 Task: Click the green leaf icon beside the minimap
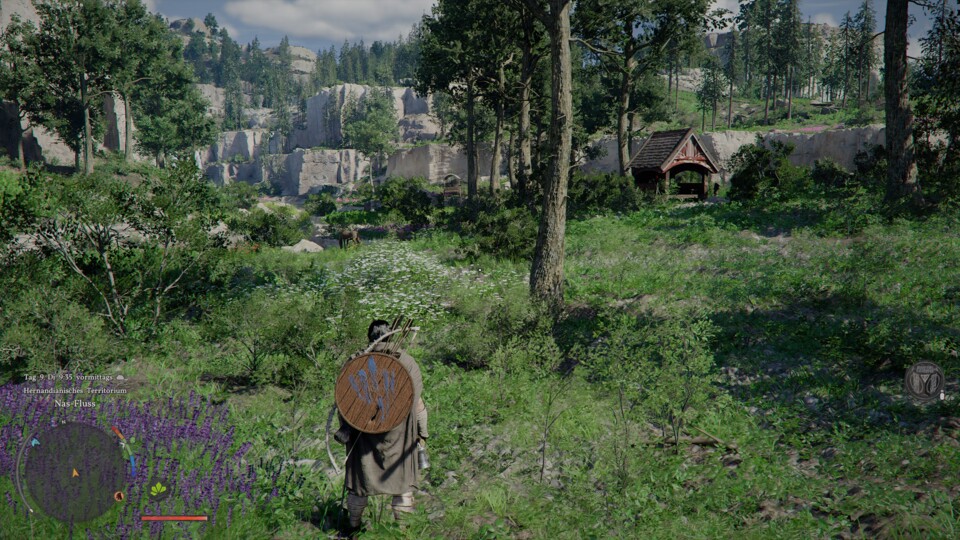coord(158,489)
